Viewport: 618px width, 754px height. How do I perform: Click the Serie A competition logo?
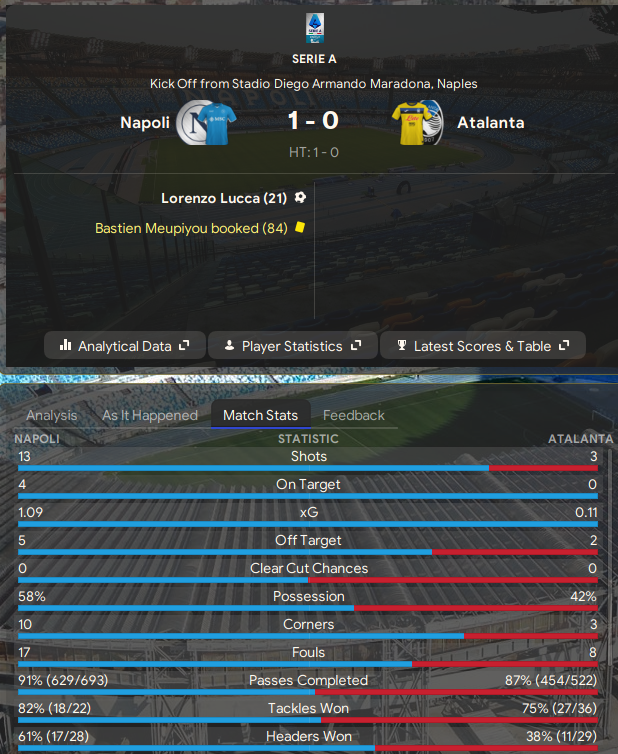pos(313,27)
